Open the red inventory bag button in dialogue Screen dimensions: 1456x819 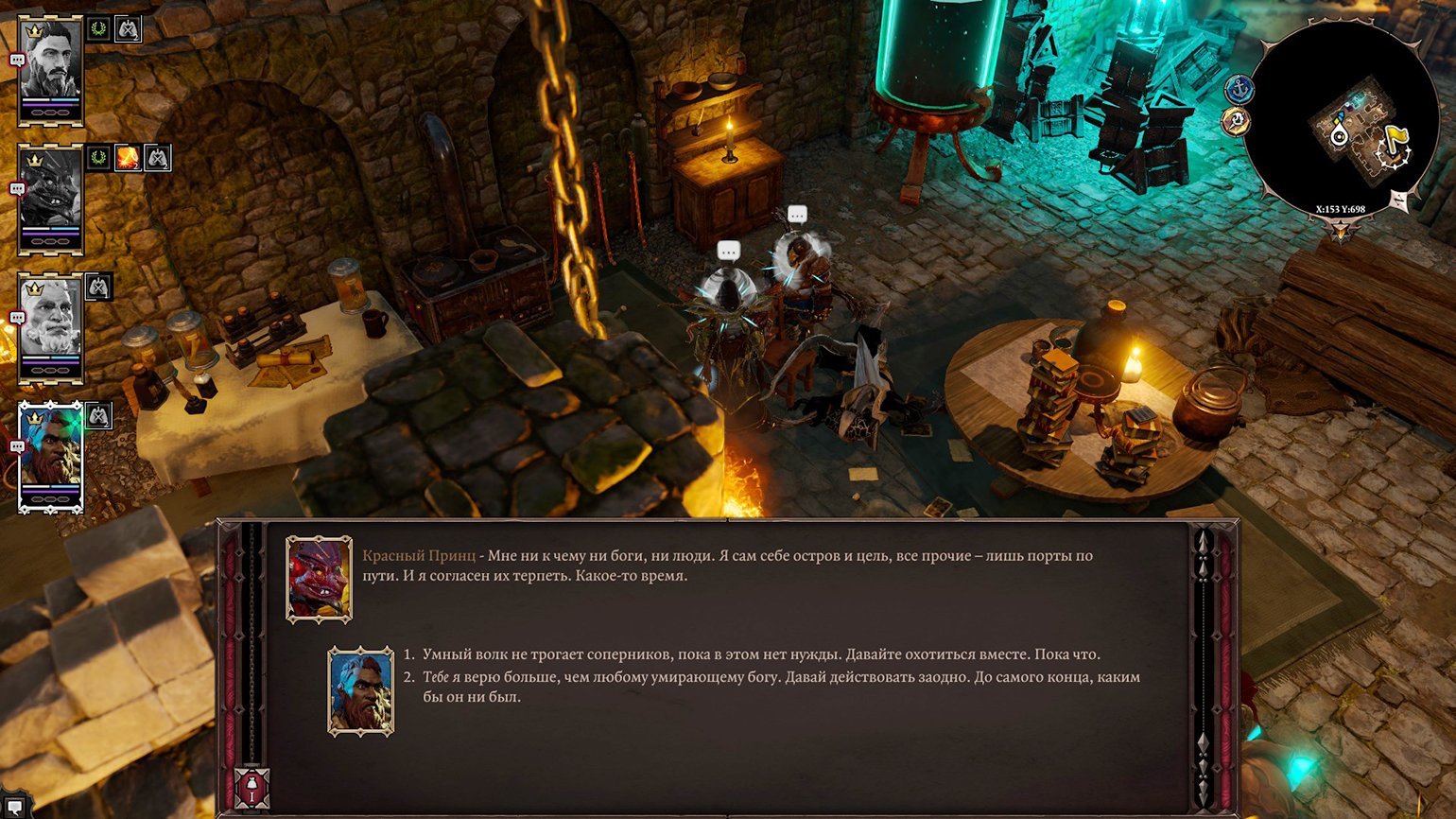click(251, 788)
